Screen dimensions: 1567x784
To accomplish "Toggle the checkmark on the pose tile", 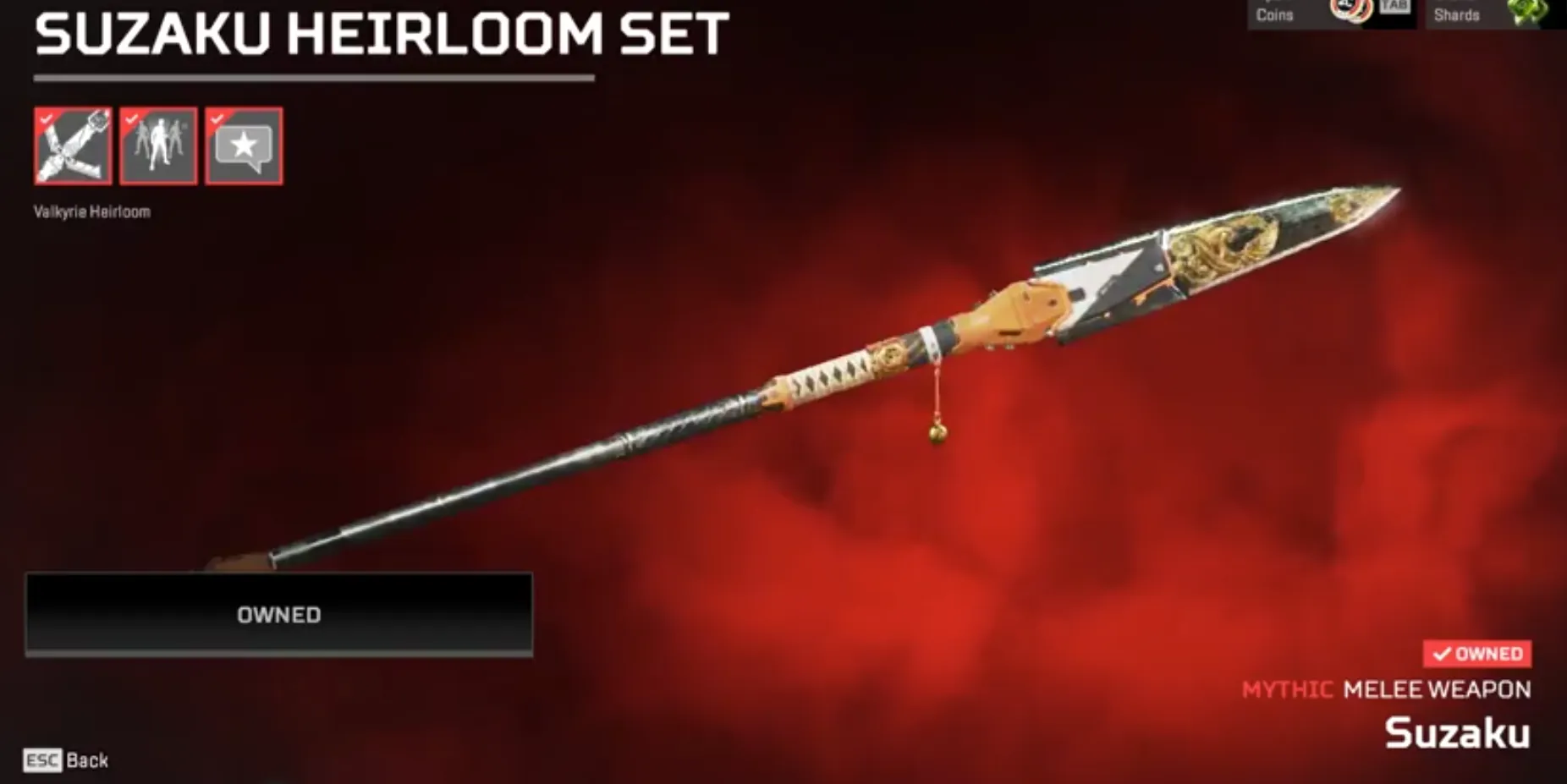I will click(x=133, y=118).
